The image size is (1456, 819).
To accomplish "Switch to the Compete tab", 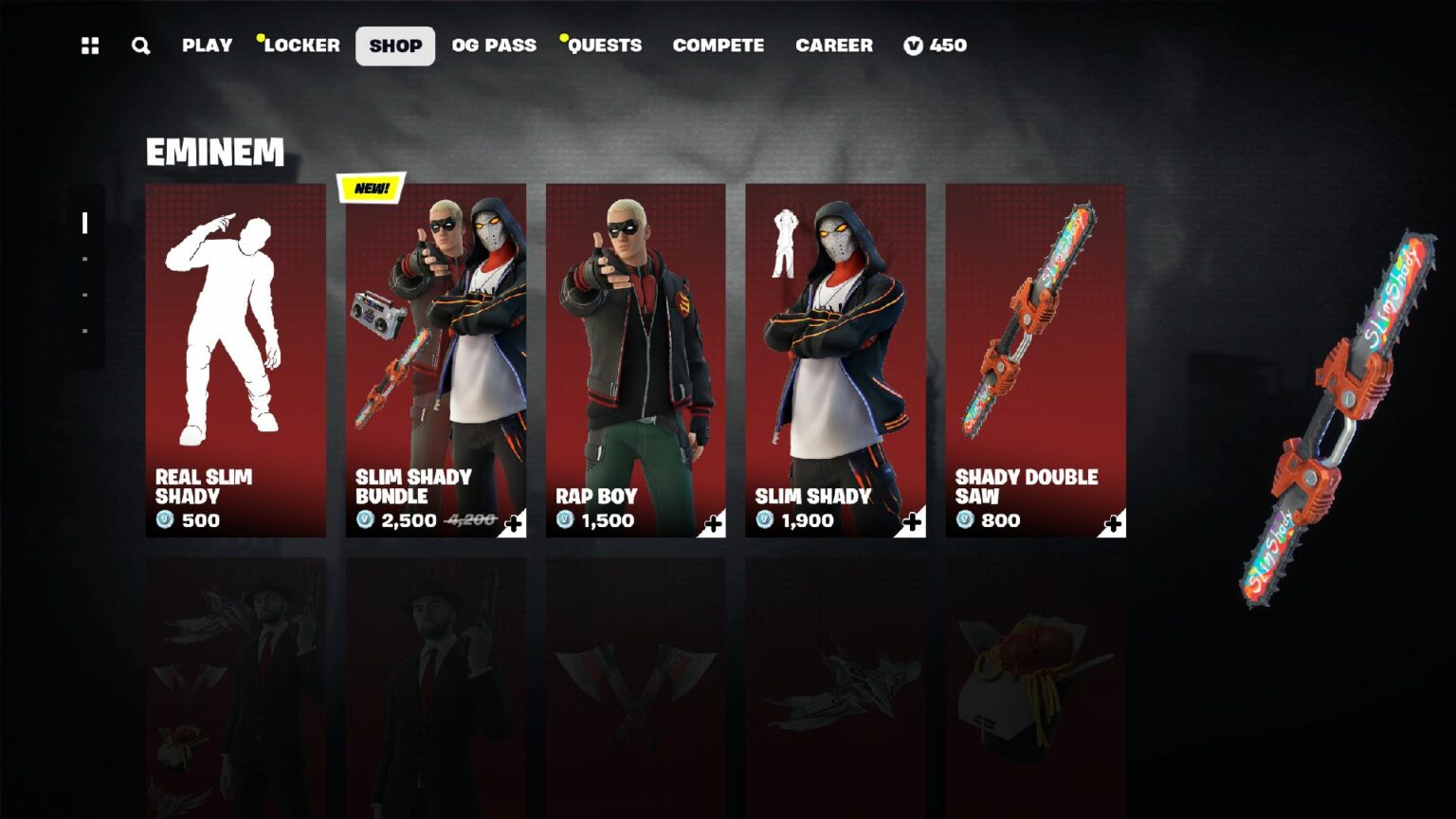I will point(718,45).
